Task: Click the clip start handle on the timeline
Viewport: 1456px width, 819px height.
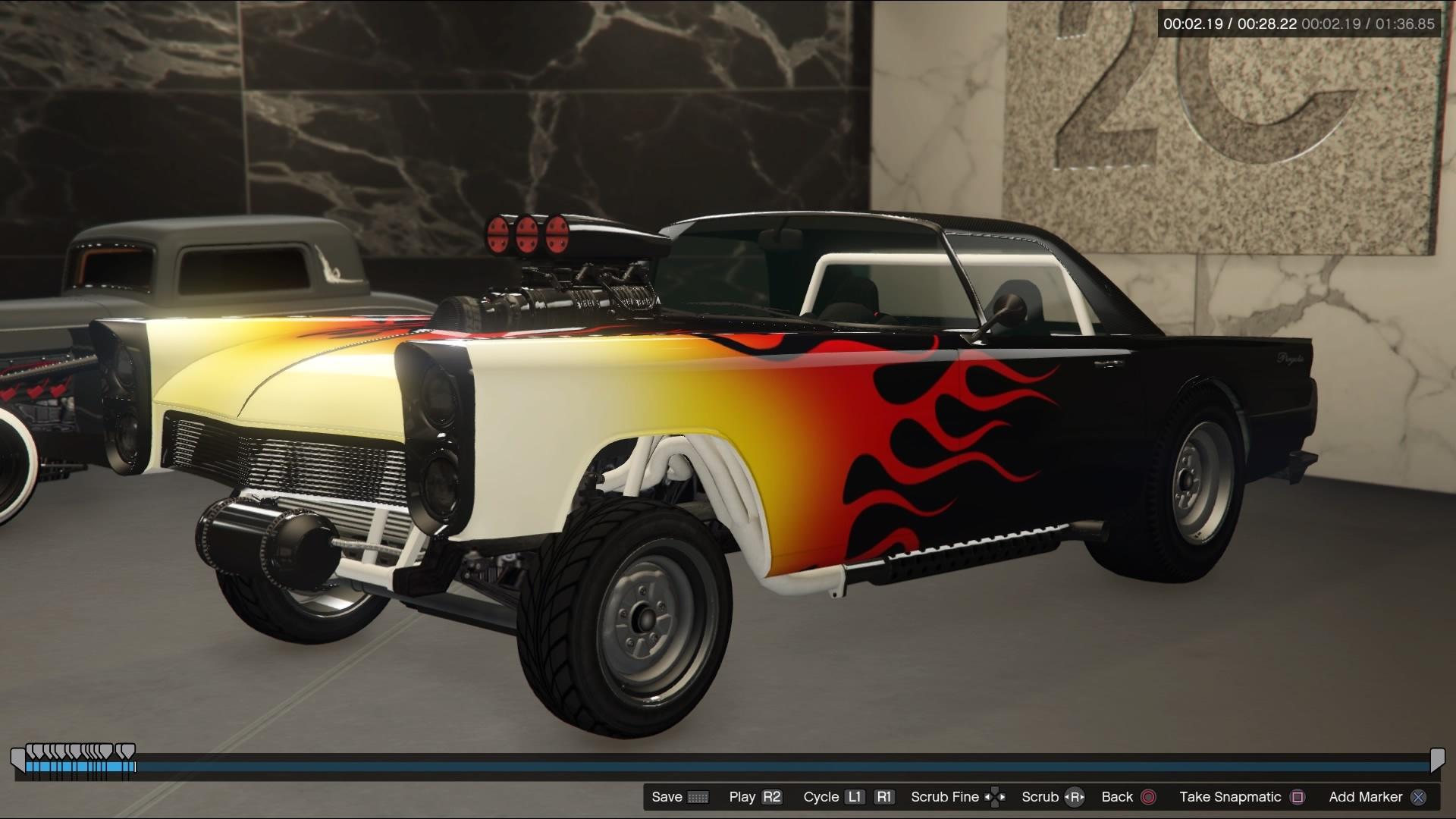Action: [17, 760]
